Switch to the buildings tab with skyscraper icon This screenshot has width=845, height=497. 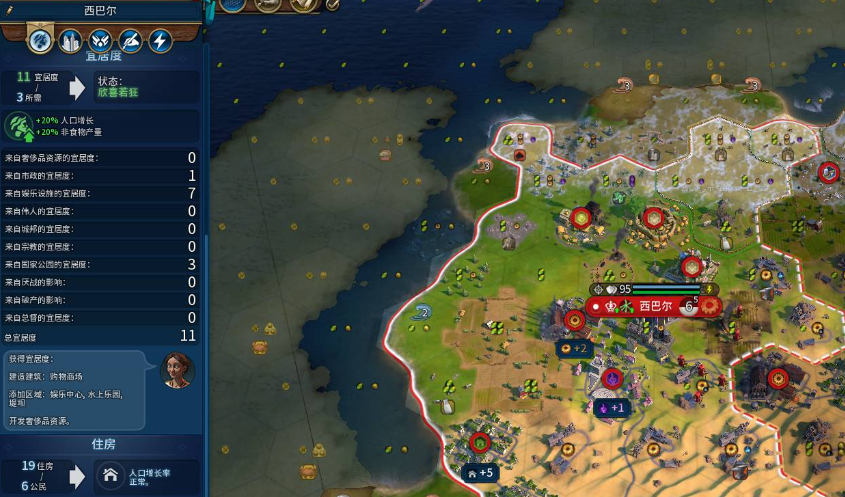click(70, 41)
